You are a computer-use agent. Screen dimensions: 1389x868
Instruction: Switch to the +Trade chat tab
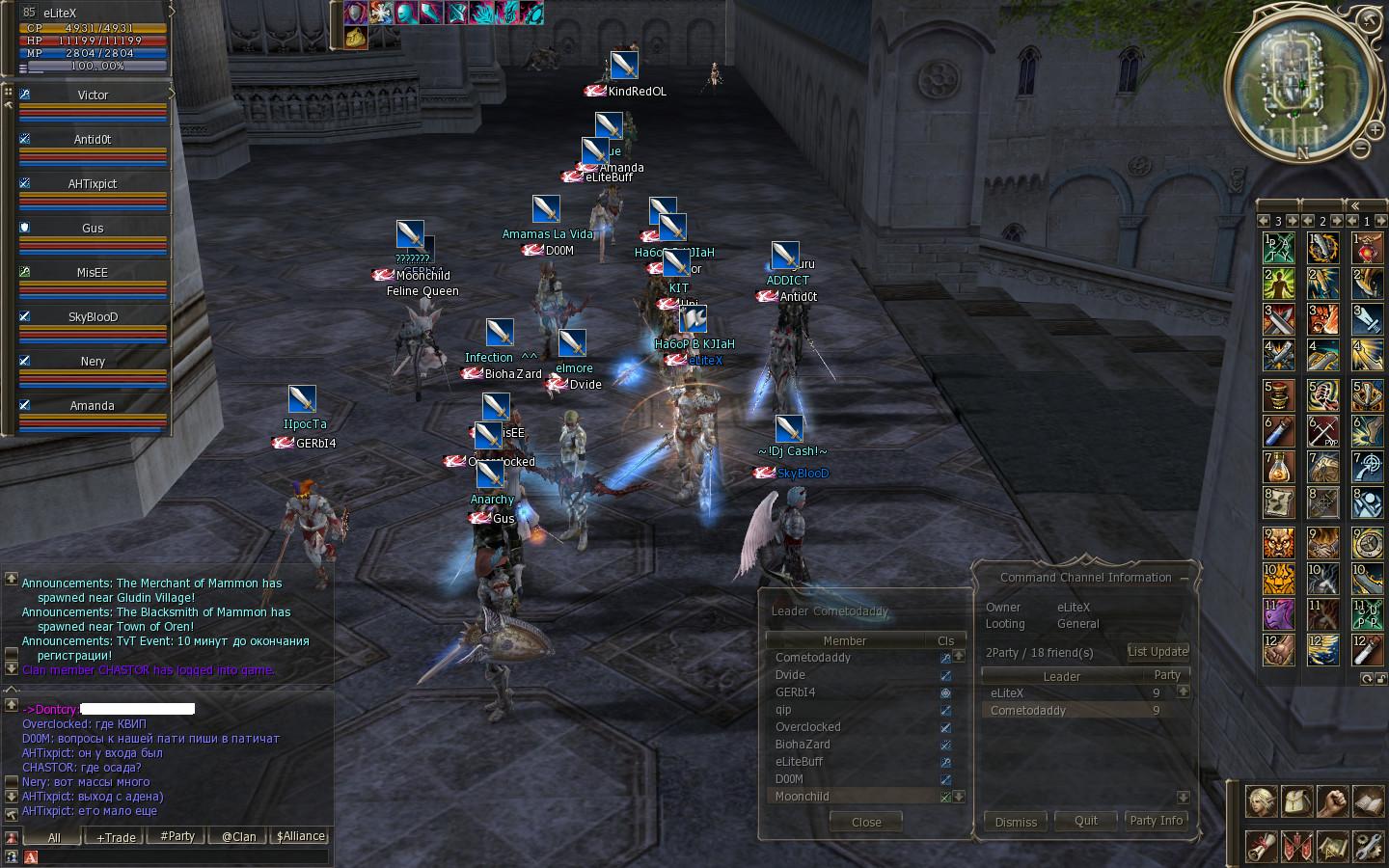click(x=116, y=837)
